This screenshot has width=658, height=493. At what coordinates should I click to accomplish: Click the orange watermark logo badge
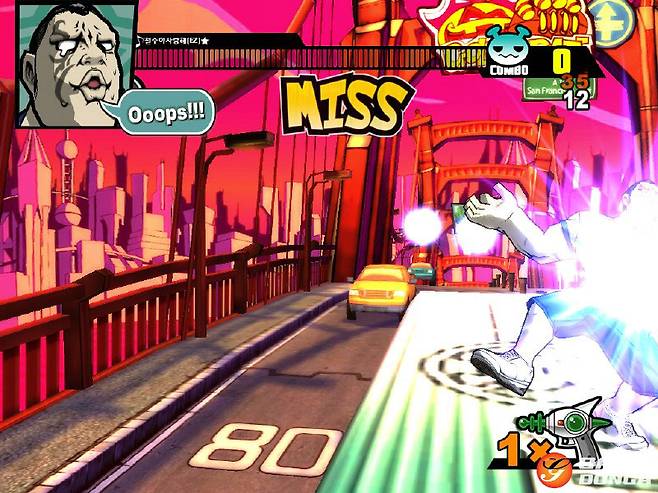(x=551, y=467)
